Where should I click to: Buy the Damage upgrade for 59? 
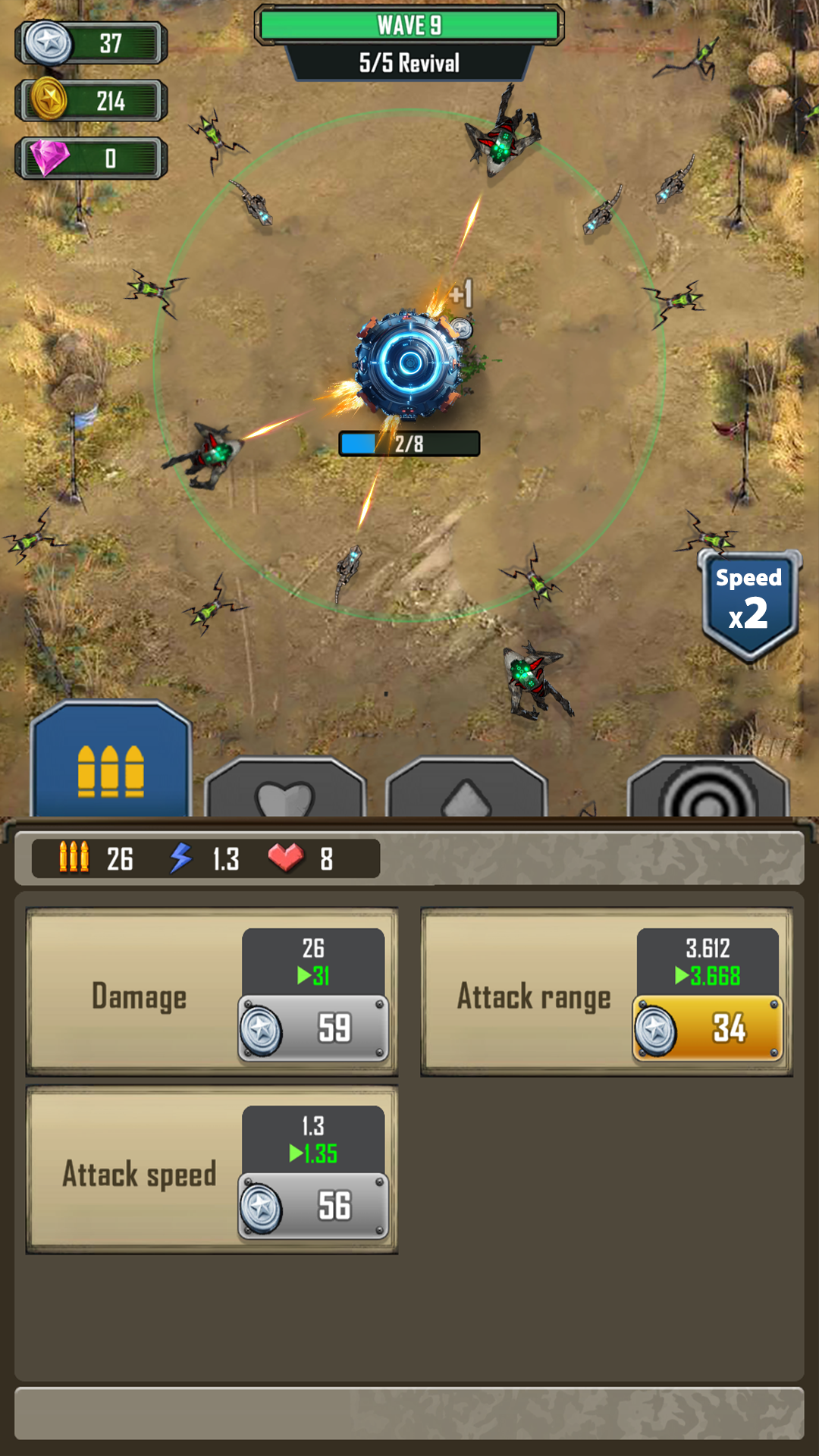(x=314, y=1028)
